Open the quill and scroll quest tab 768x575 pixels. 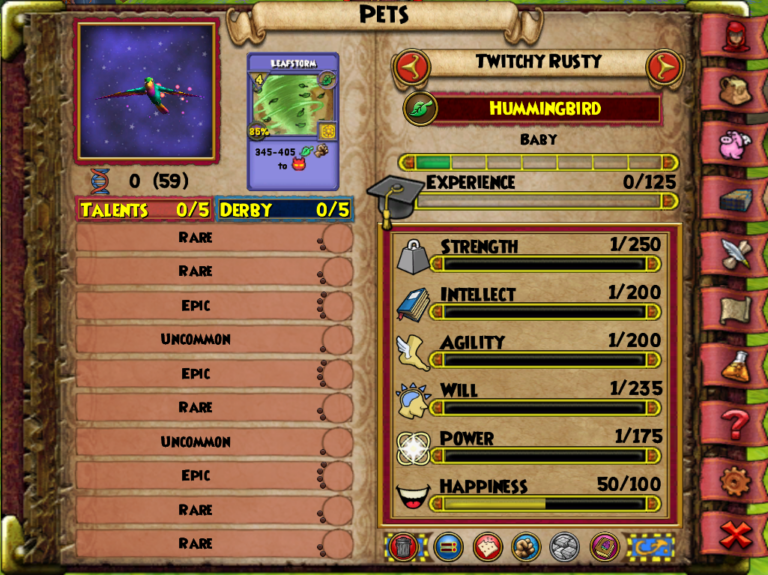(738, 253)
